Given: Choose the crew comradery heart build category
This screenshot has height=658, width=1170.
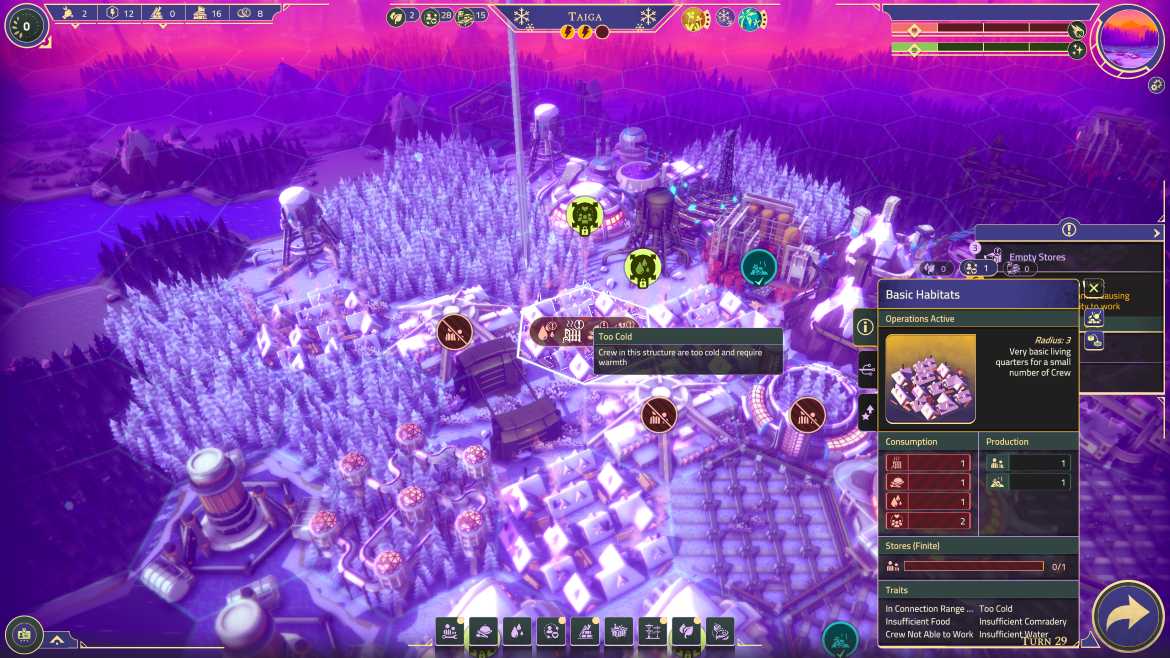Looking at the screenshot, I should coord(551,631).
